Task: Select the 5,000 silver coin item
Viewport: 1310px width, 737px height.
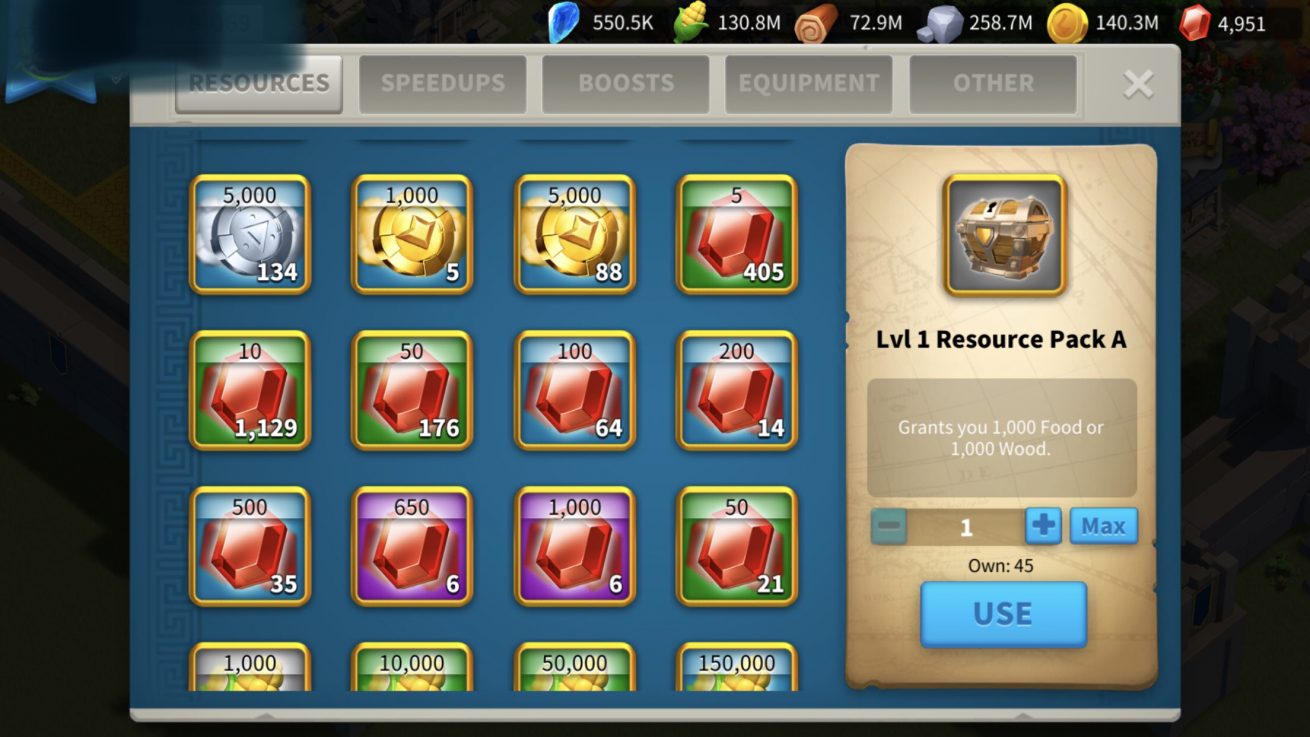Action: coord(250,234)
